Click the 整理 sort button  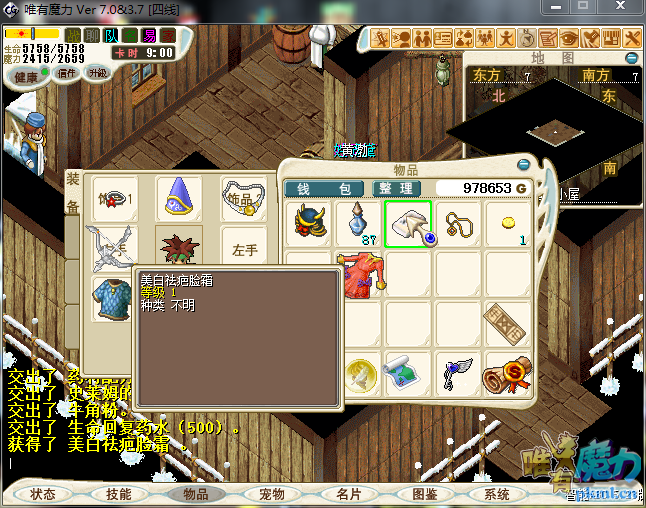[x=393, y=188]
